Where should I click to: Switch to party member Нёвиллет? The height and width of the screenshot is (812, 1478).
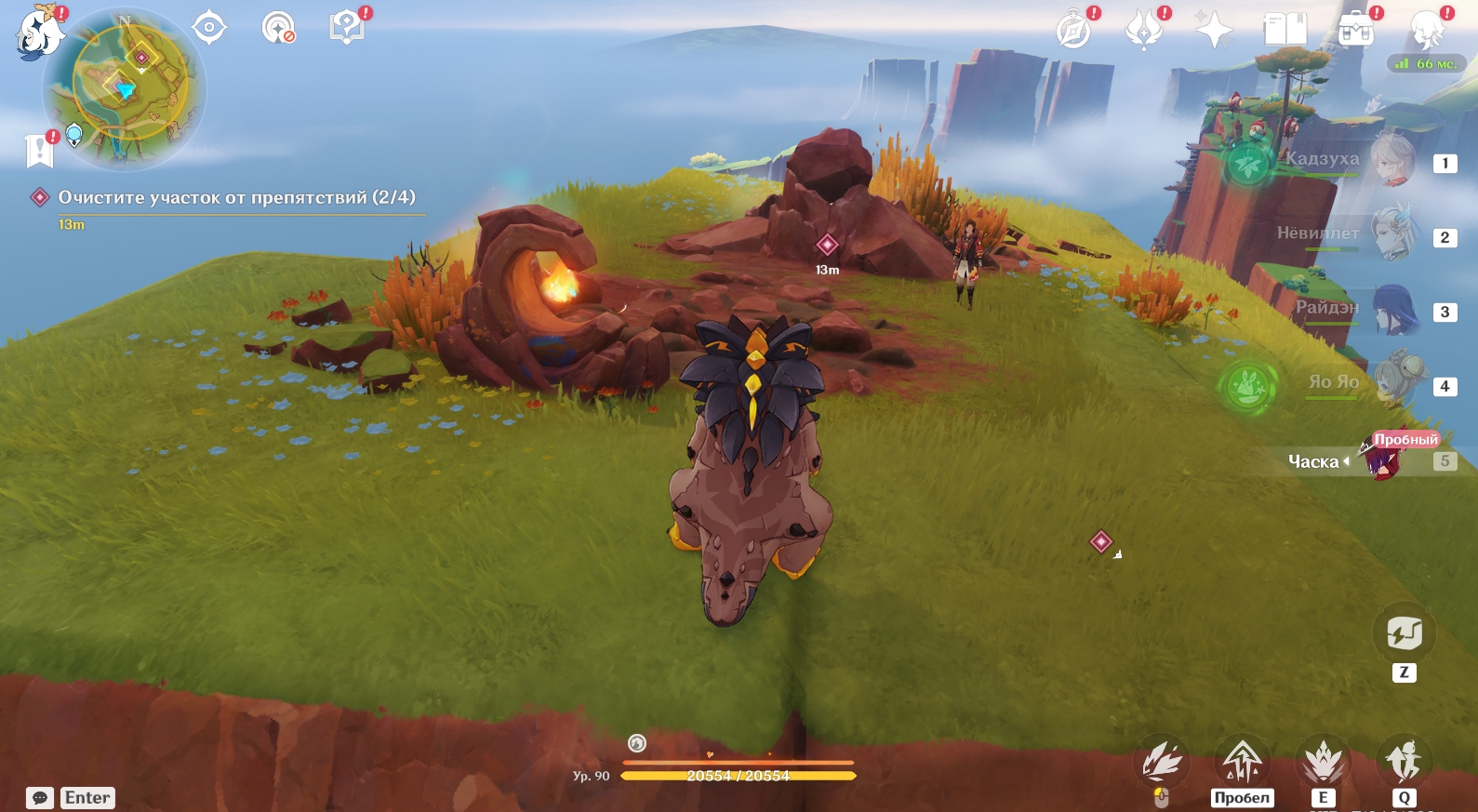[x=1392, y=234]
